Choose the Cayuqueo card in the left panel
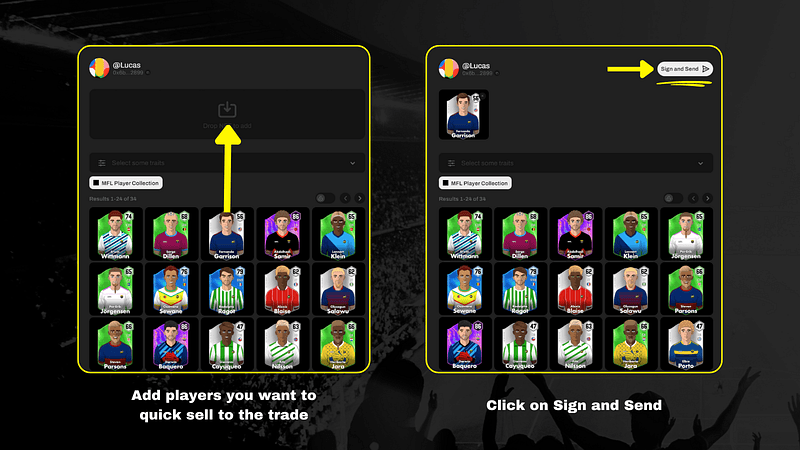800x450 pixels. click(x=227, y=345)
